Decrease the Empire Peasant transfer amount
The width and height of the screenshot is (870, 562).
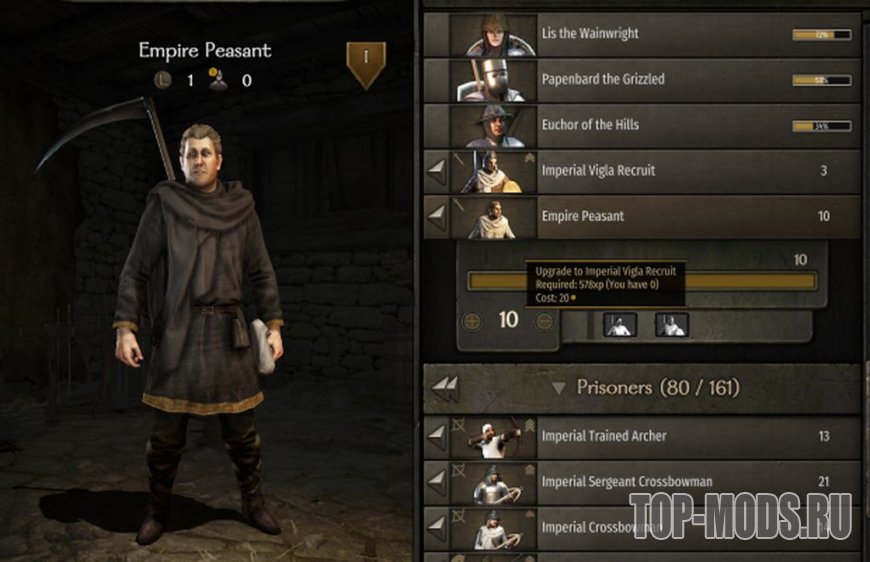(x=545, y=321)
